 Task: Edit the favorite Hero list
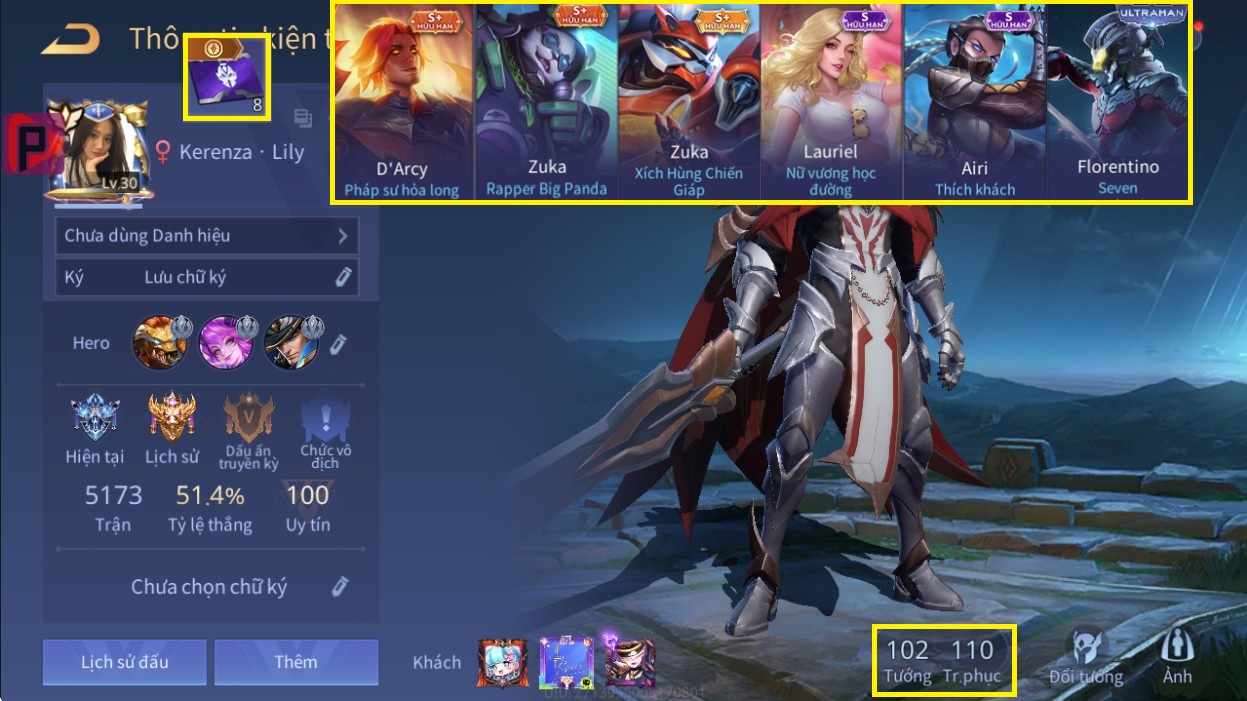(x=339, y=344)
